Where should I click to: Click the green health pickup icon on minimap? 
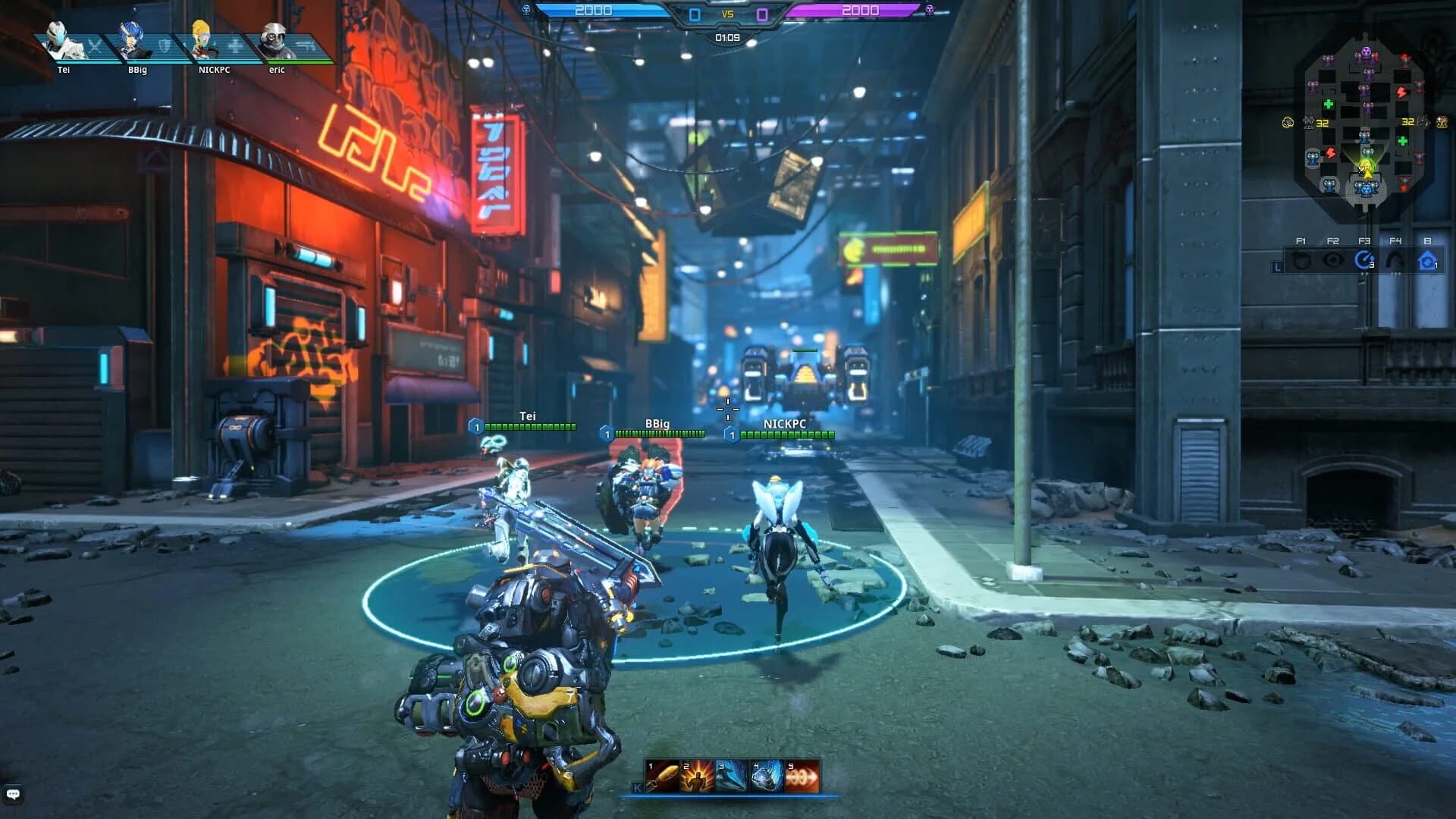coord(1329,103)
